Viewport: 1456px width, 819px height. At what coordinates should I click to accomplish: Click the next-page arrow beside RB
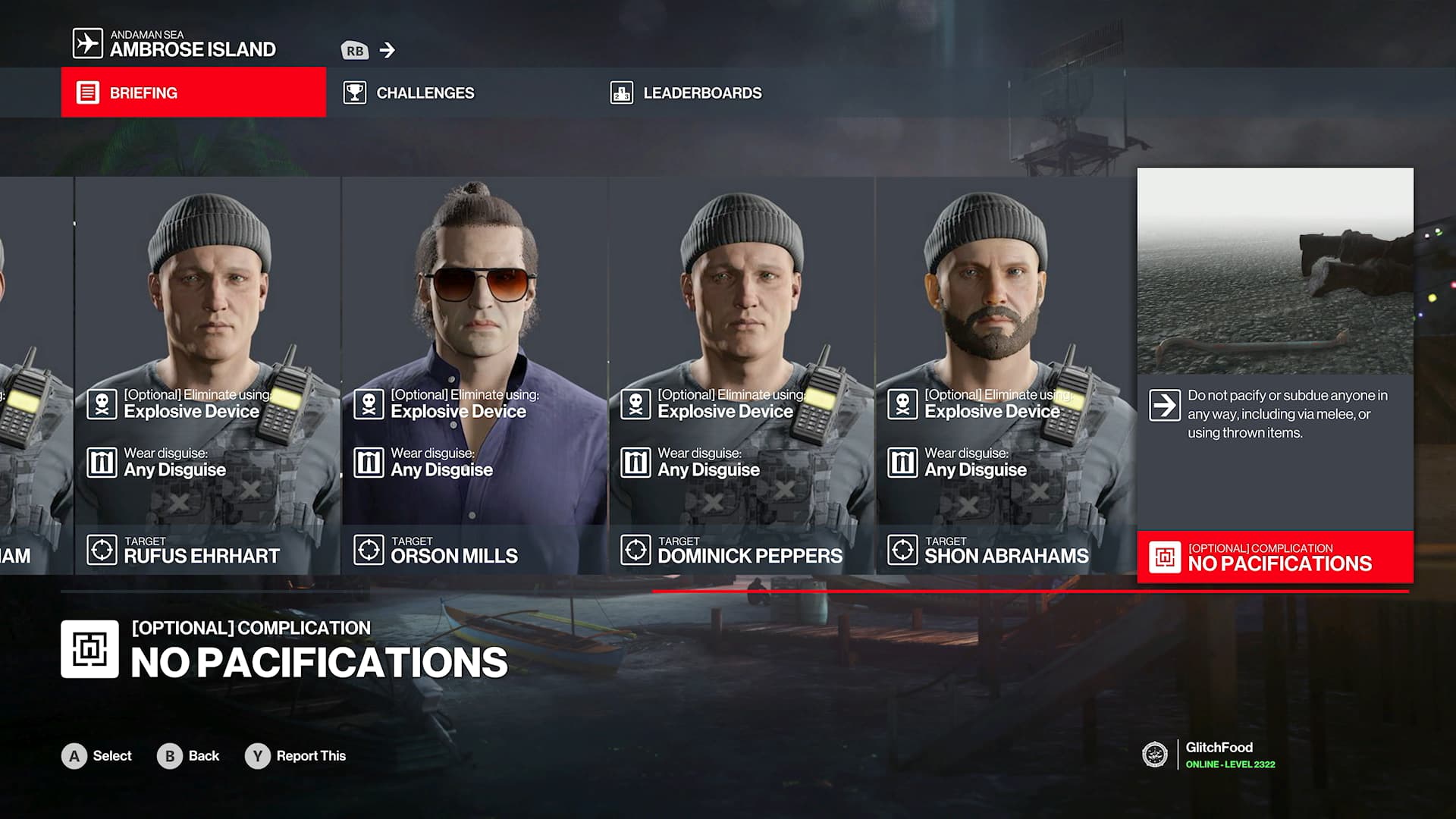[387, 50]
